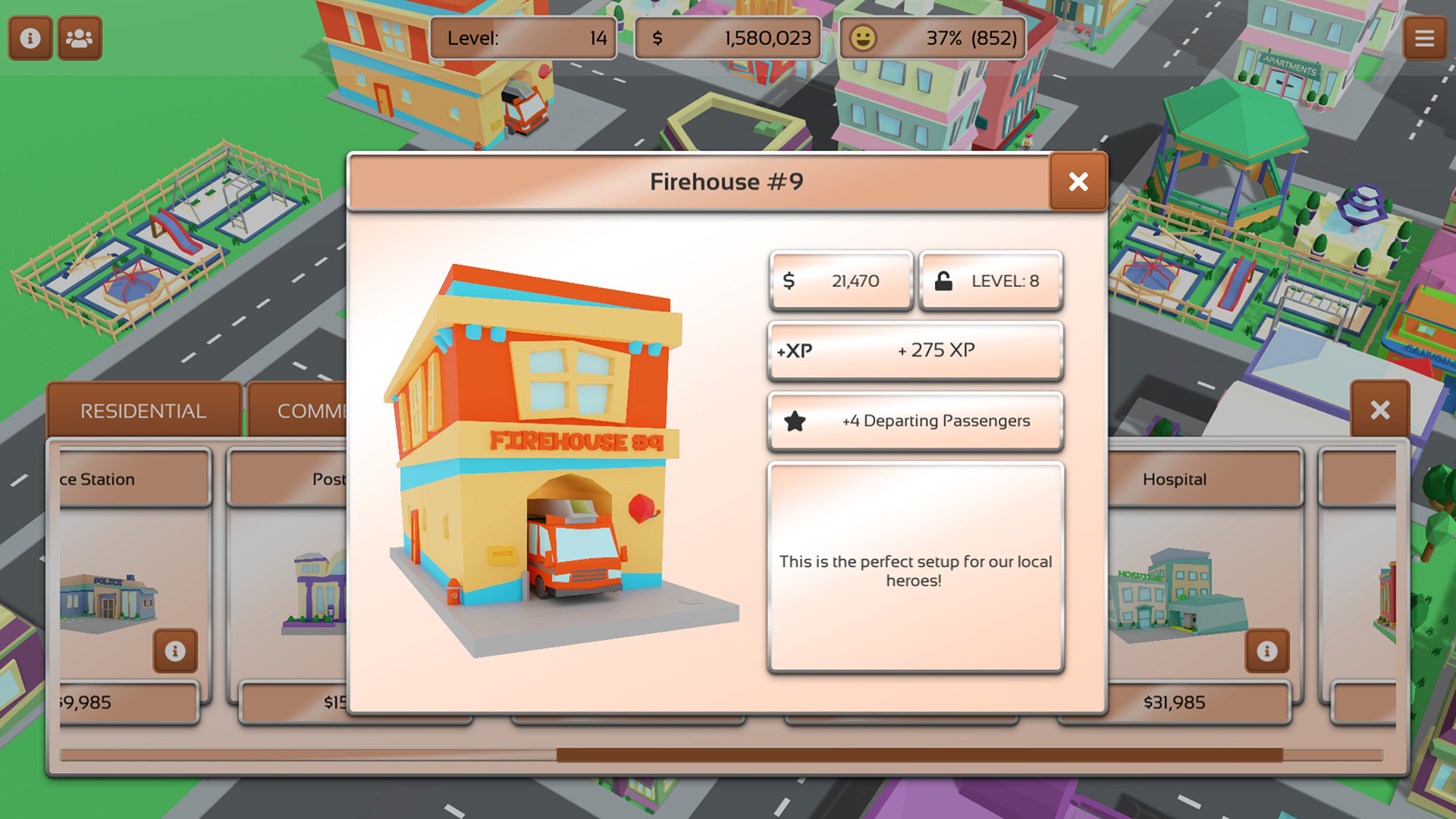Open the info button at top-left
1456x819 pixels.
coord(30,38)
